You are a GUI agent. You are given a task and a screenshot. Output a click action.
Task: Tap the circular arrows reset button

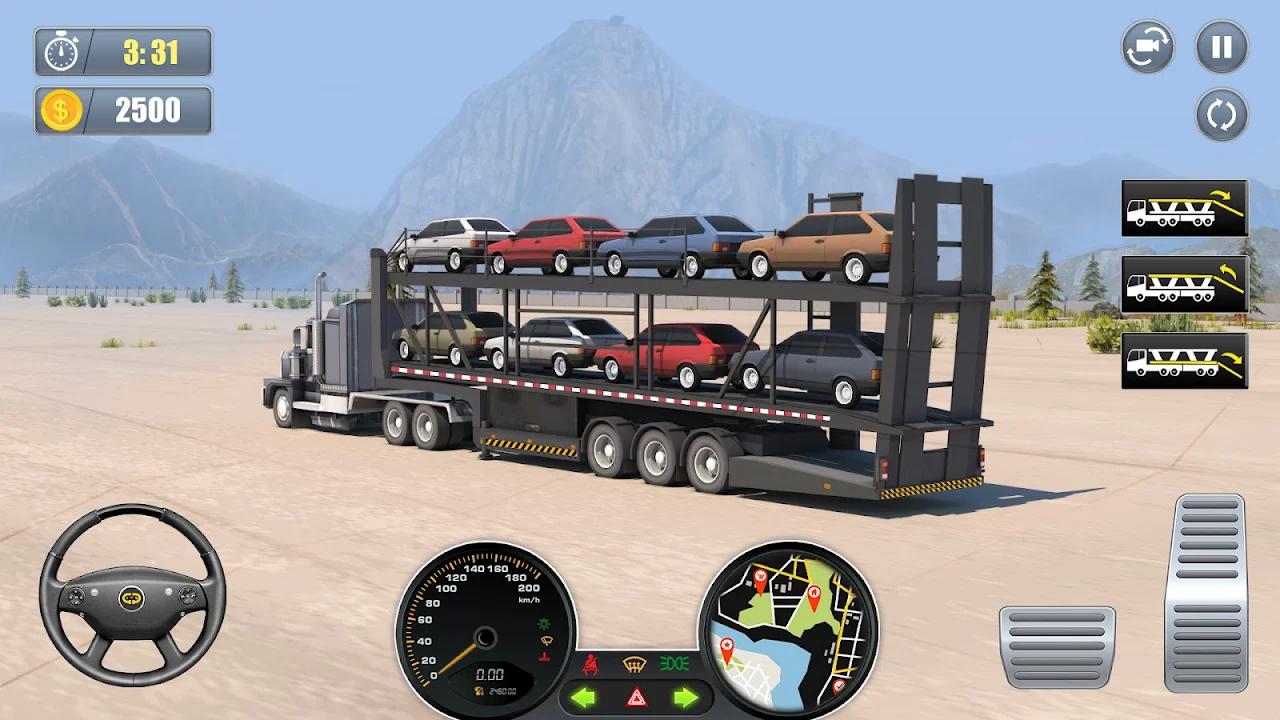pyautogui.click(x=1221, y=115)
